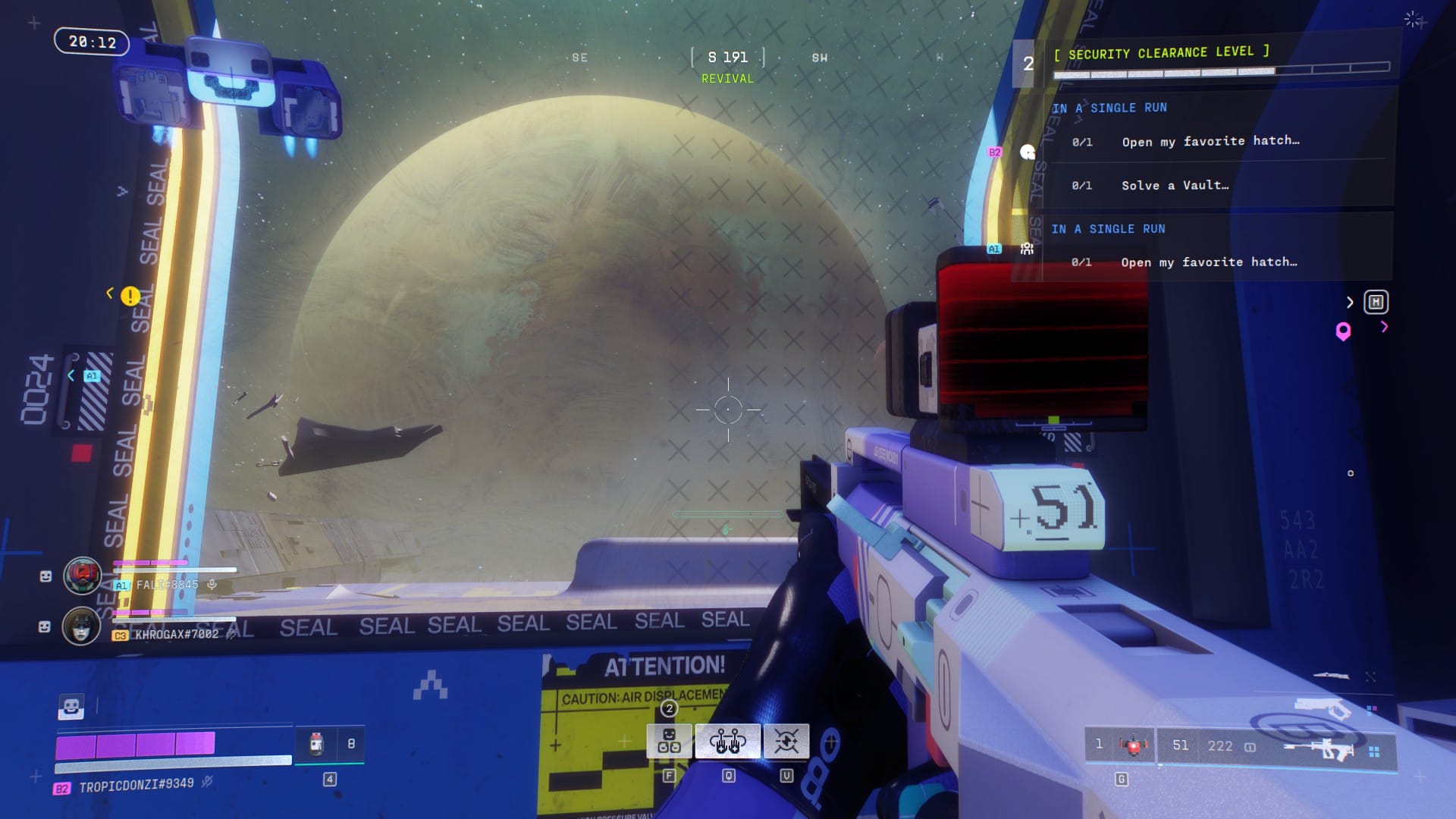1456x819 pixels.
Task: Use the healing canister consumable slot
Action: [316, 744]
